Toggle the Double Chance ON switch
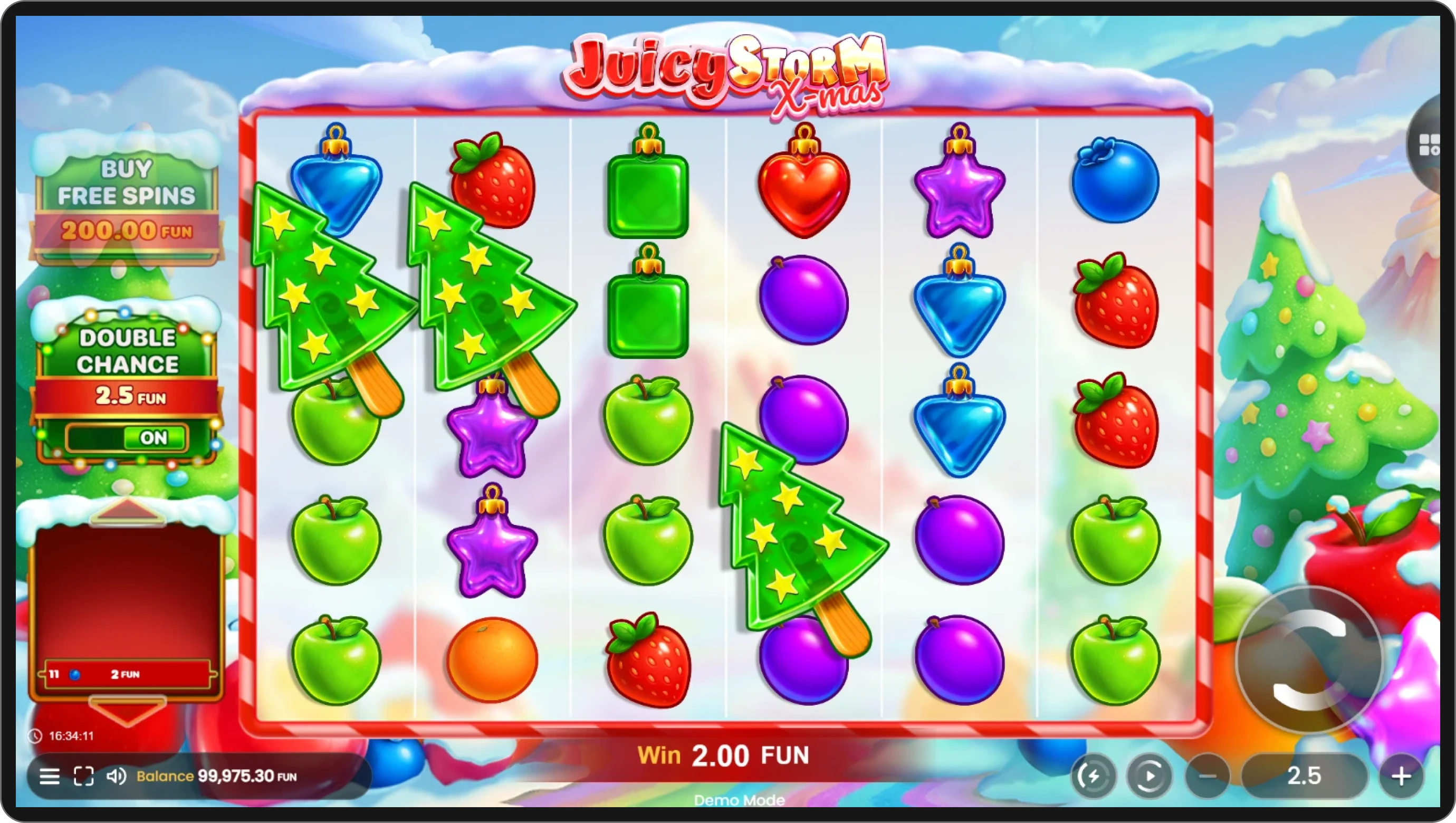Screen dimensions: 1456x823 [127, 437]
